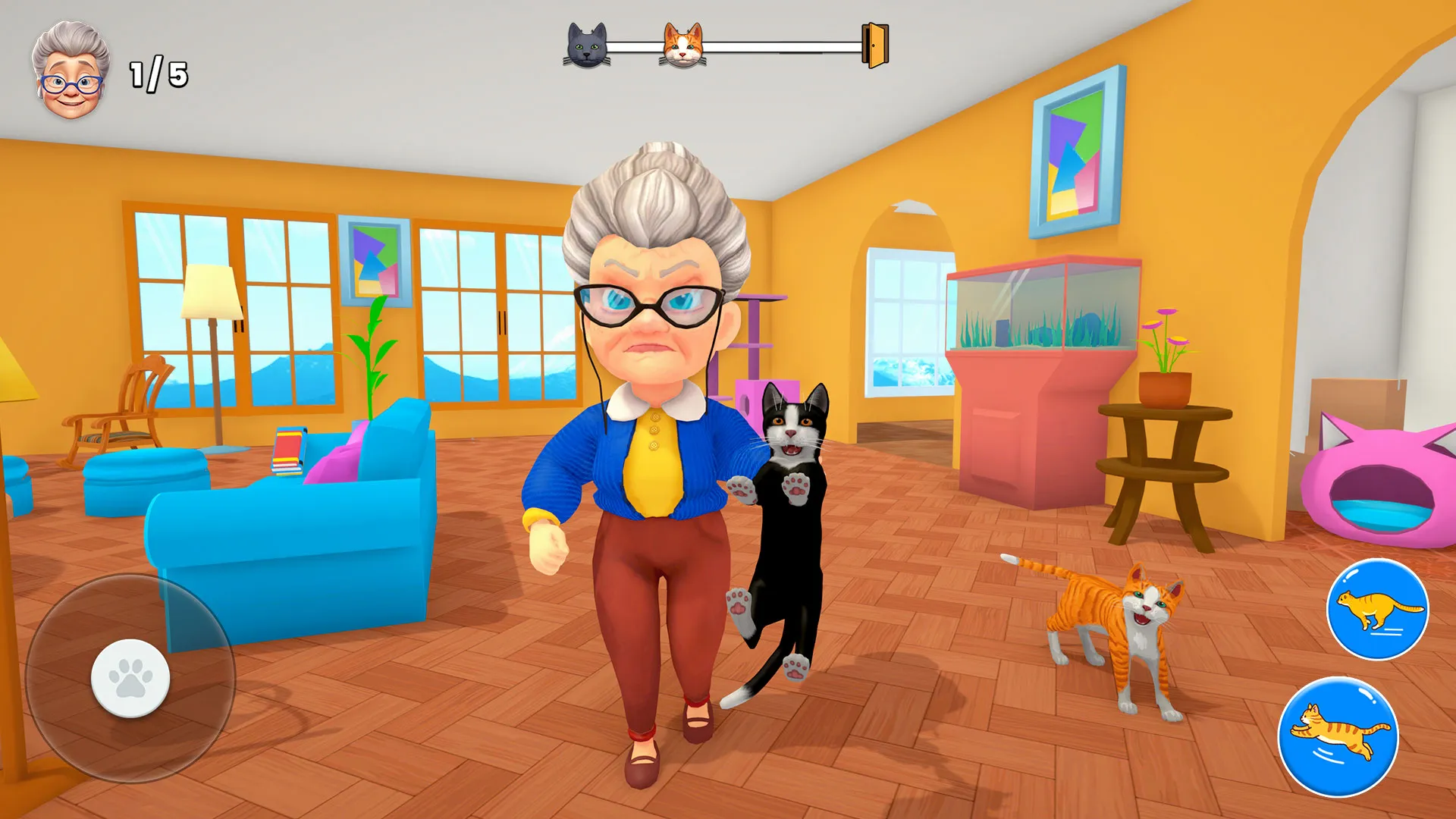This screenshot has height=819, width=1456.
Task: Select the orange cat head marker on the progress bar
Action: [684, 44]
